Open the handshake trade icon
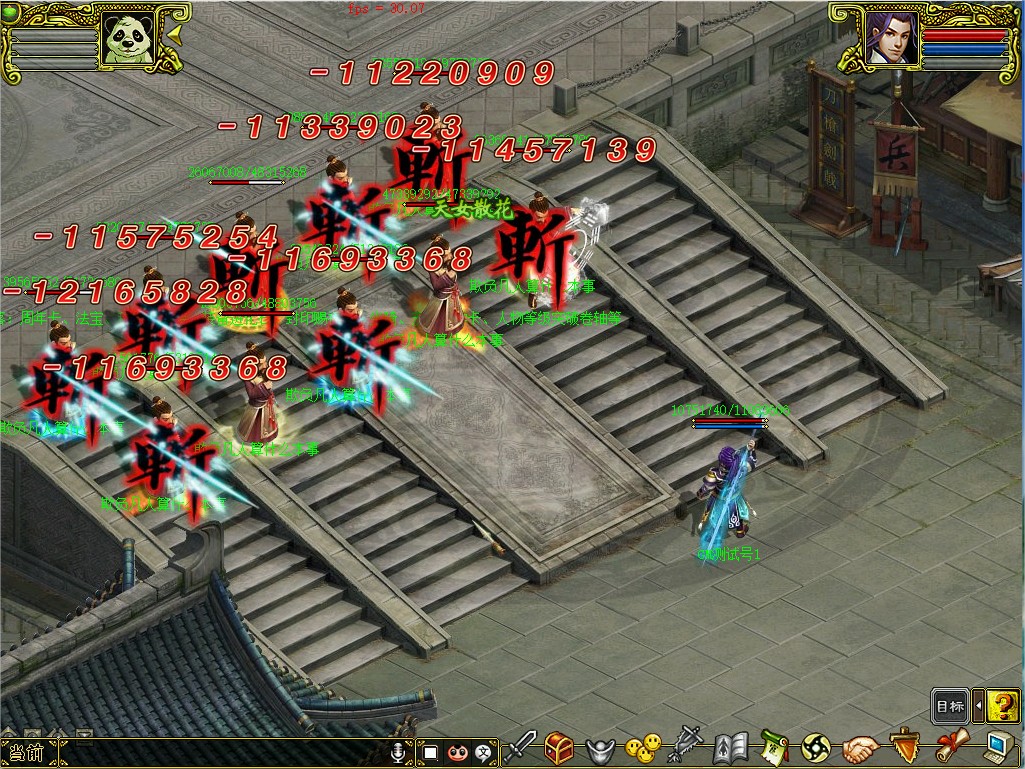The height and width of the screenshot is (769, 1025). (859, 747)
